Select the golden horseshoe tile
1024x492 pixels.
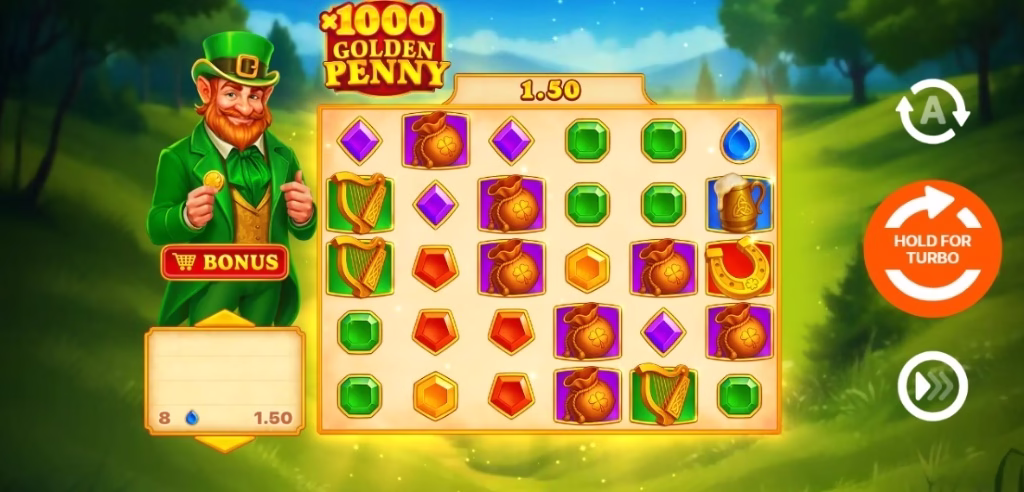pos(739,268)
